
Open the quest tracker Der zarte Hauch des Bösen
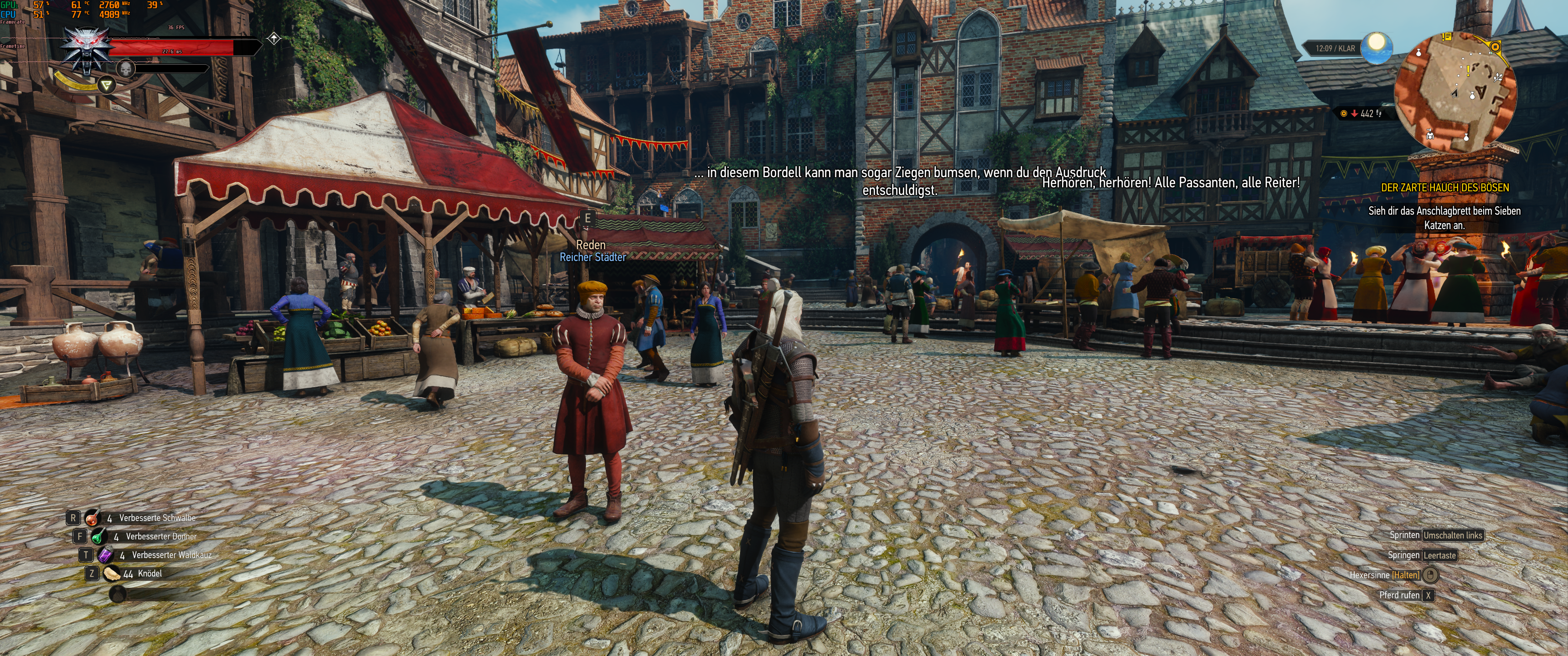pos(1444,187)
